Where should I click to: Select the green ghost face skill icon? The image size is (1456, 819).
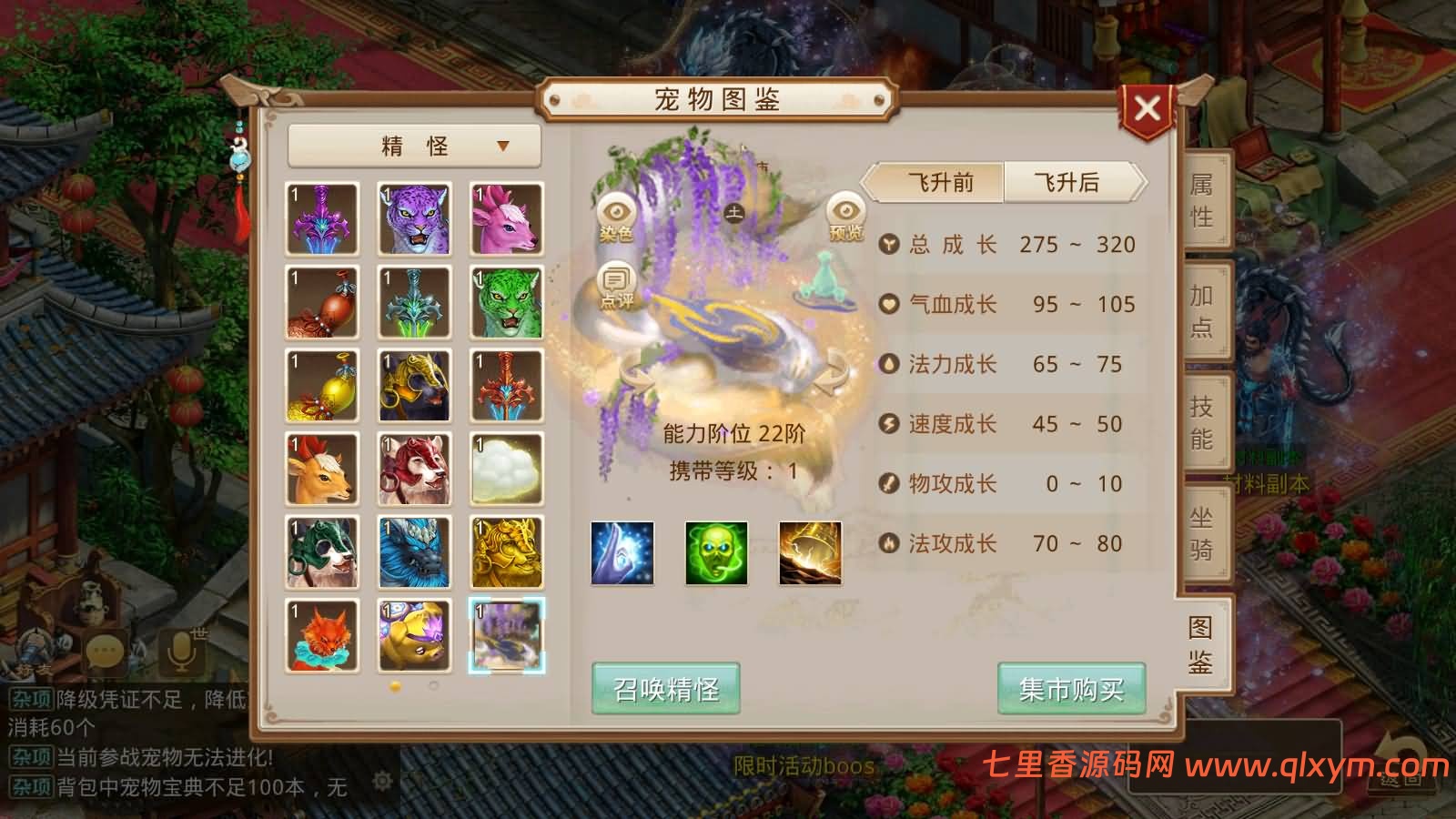tap(716, 552)
